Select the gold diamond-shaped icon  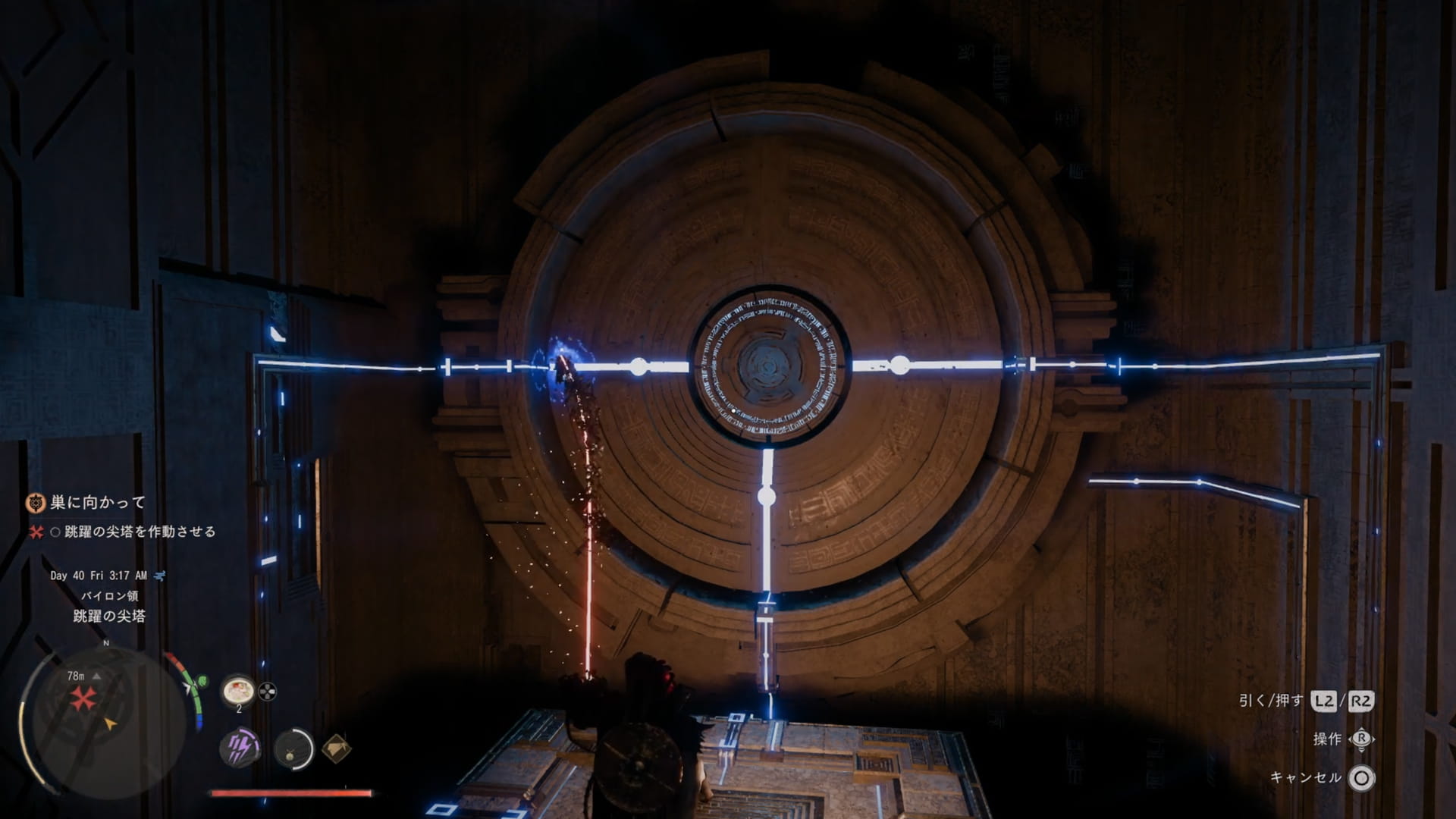(x=336, y=748)
